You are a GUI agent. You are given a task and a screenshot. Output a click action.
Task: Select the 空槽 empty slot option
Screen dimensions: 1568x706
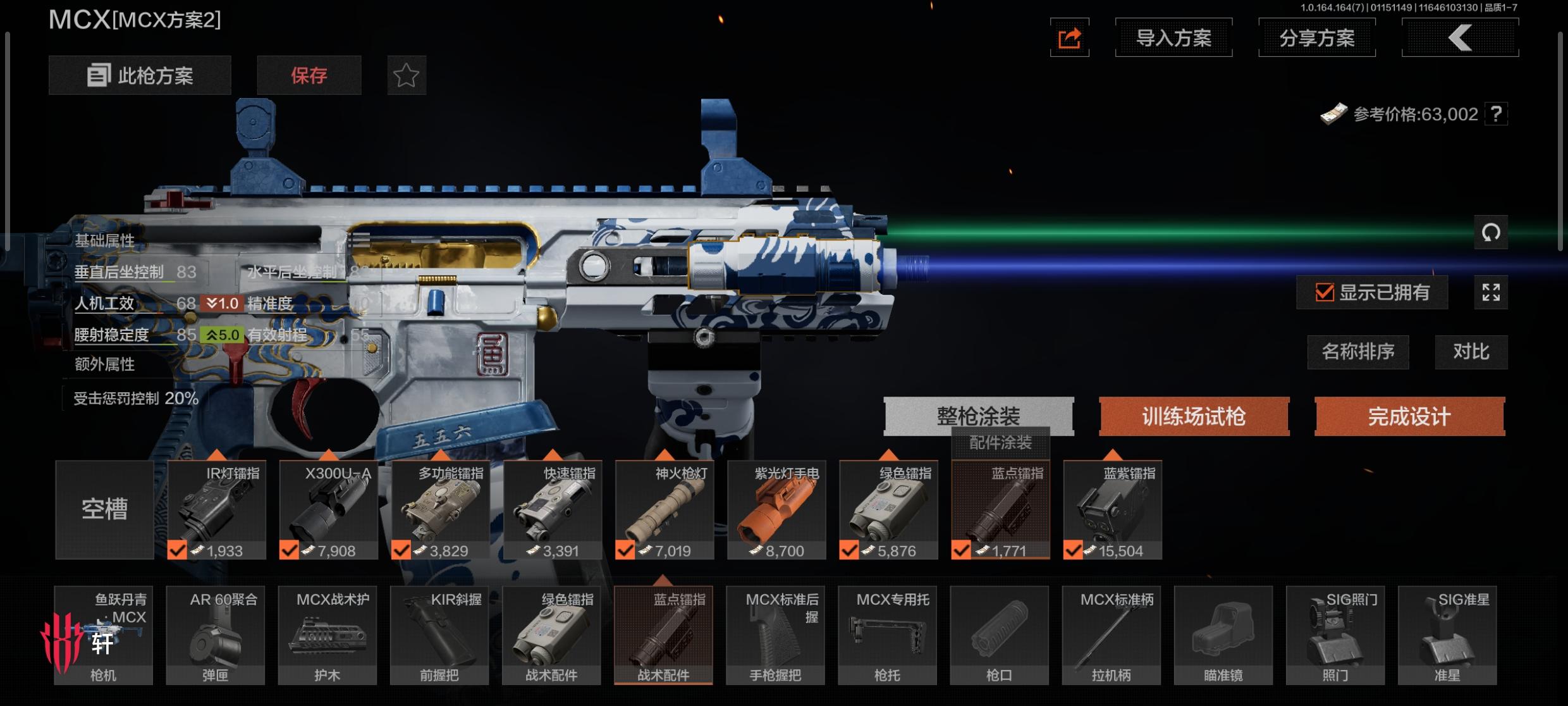(x=104, y=509)
